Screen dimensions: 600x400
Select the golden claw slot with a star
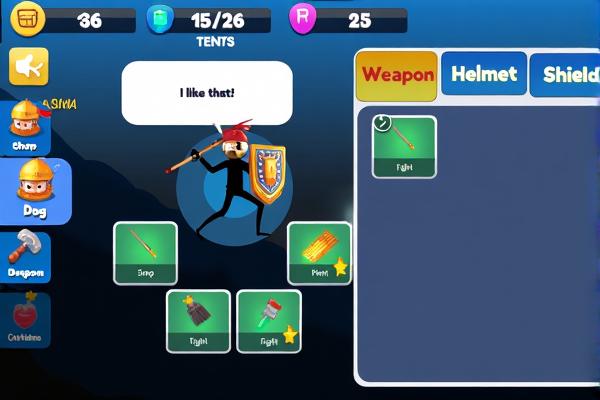click(x=319, y=252)
